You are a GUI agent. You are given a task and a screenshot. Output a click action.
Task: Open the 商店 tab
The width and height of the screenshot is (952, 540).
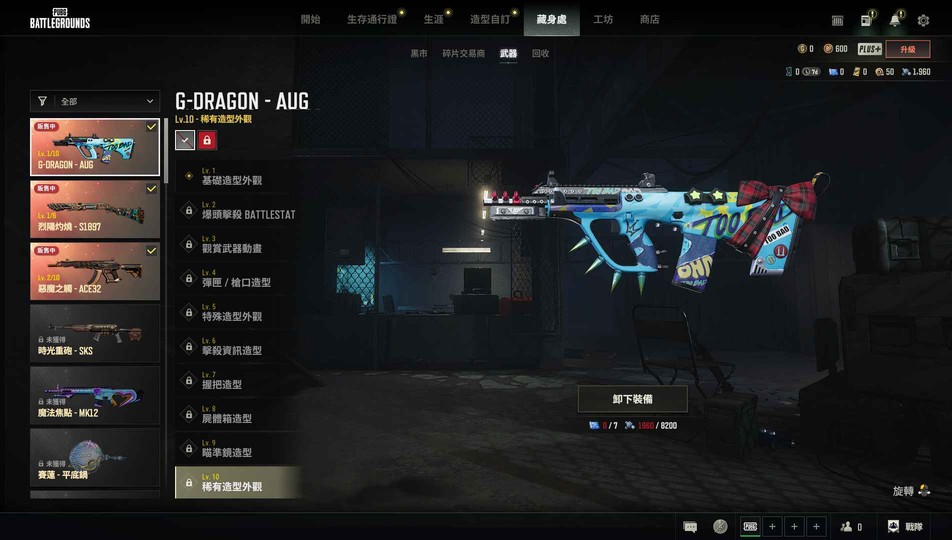[x=650, y=19]
